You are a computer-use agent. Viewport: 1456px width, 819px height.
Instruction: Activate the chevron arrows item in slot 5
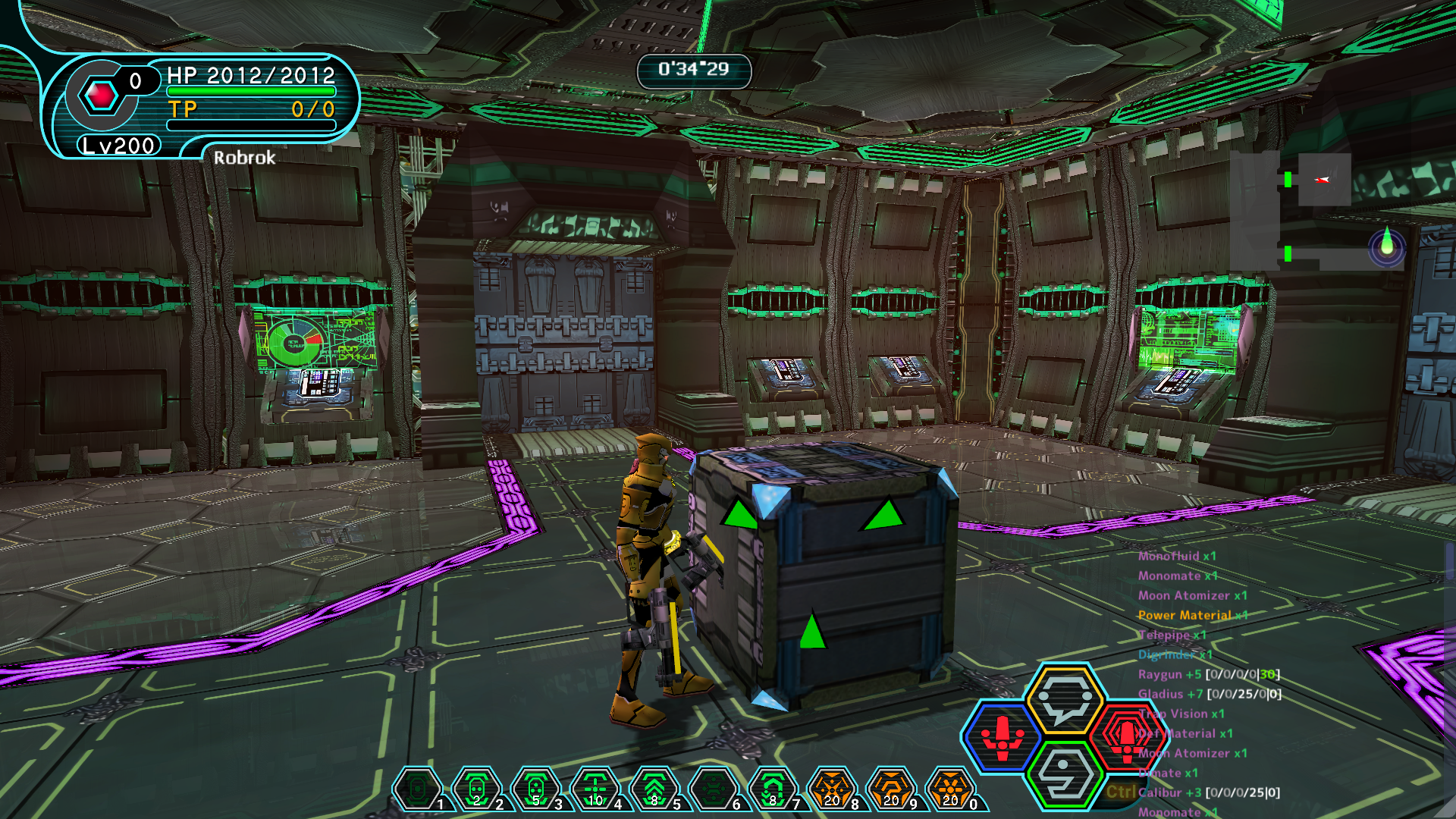click(x=654, y=789)
